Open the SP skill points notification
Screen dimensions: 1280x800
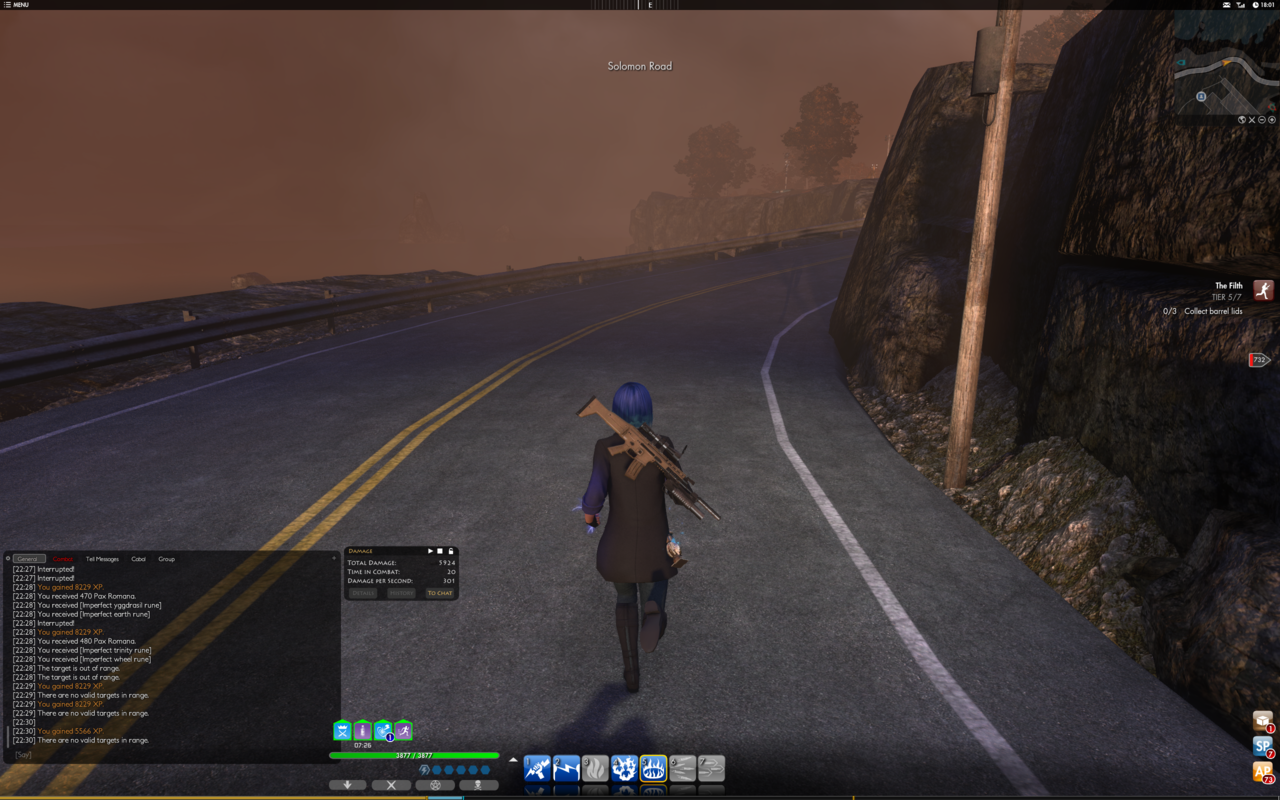click(1262, 746)
